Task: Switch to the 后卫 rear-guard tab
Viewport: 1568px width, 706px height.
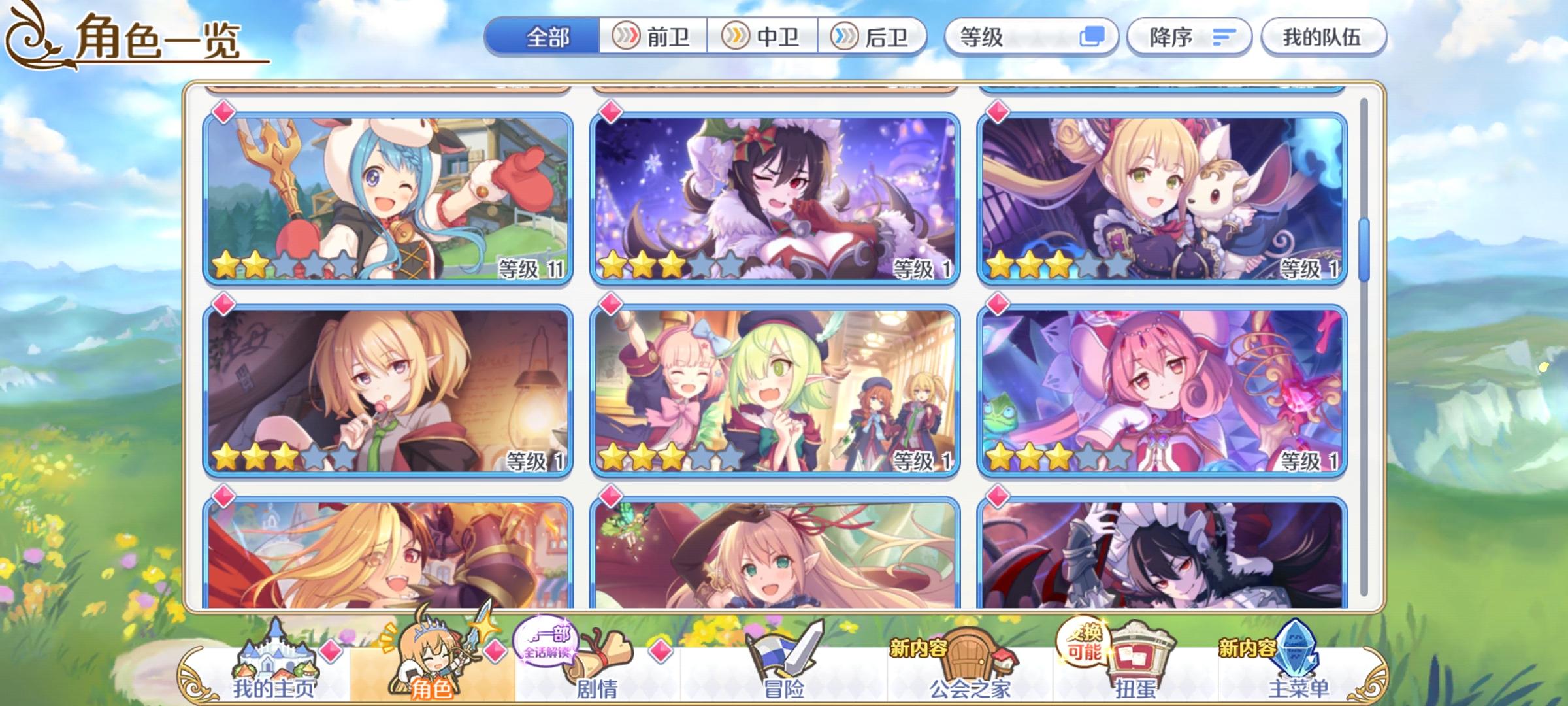Action: click(x=875, y=37)
